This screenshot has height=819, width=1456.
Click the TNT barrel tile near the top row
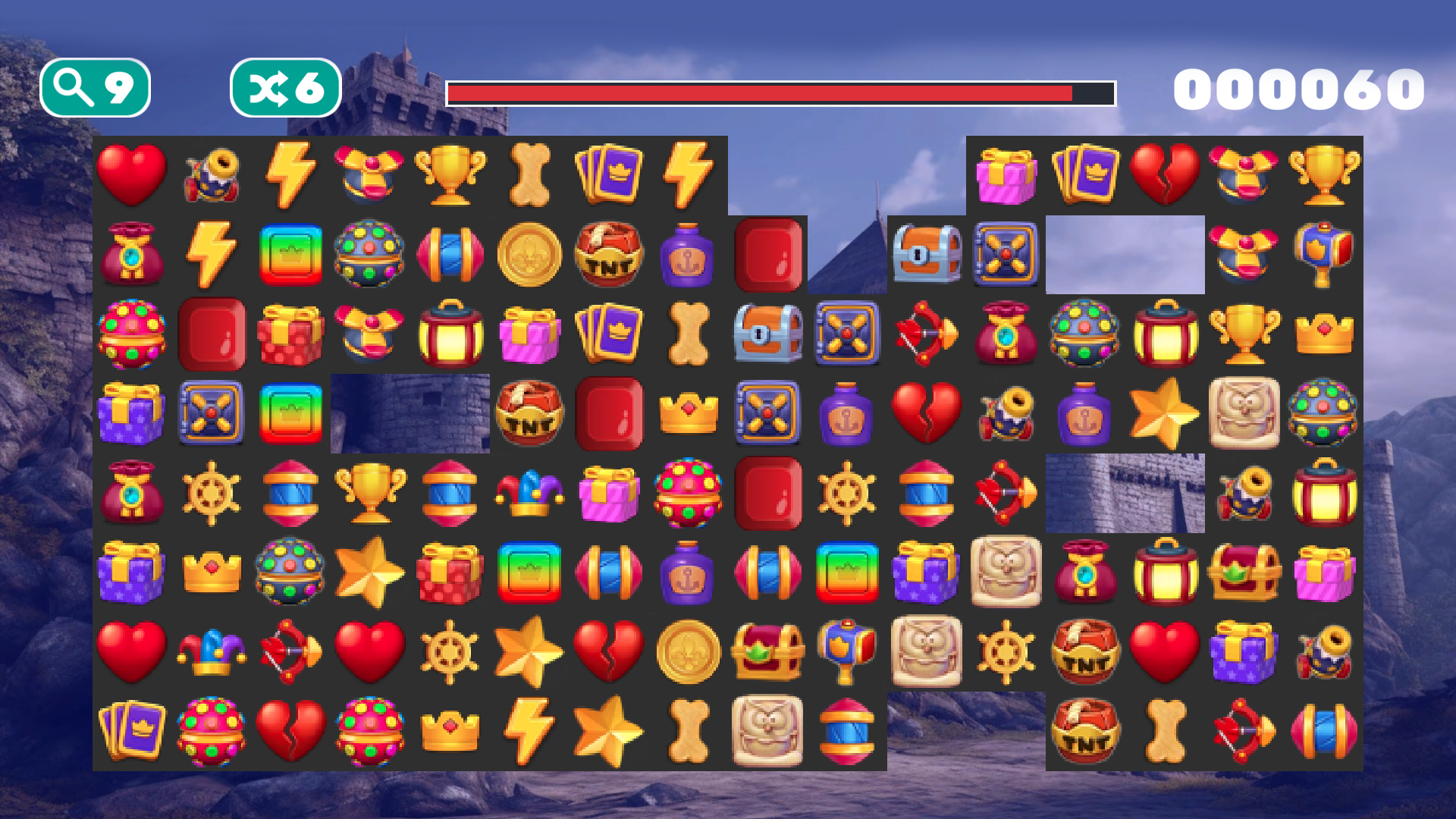click(610, 255)
